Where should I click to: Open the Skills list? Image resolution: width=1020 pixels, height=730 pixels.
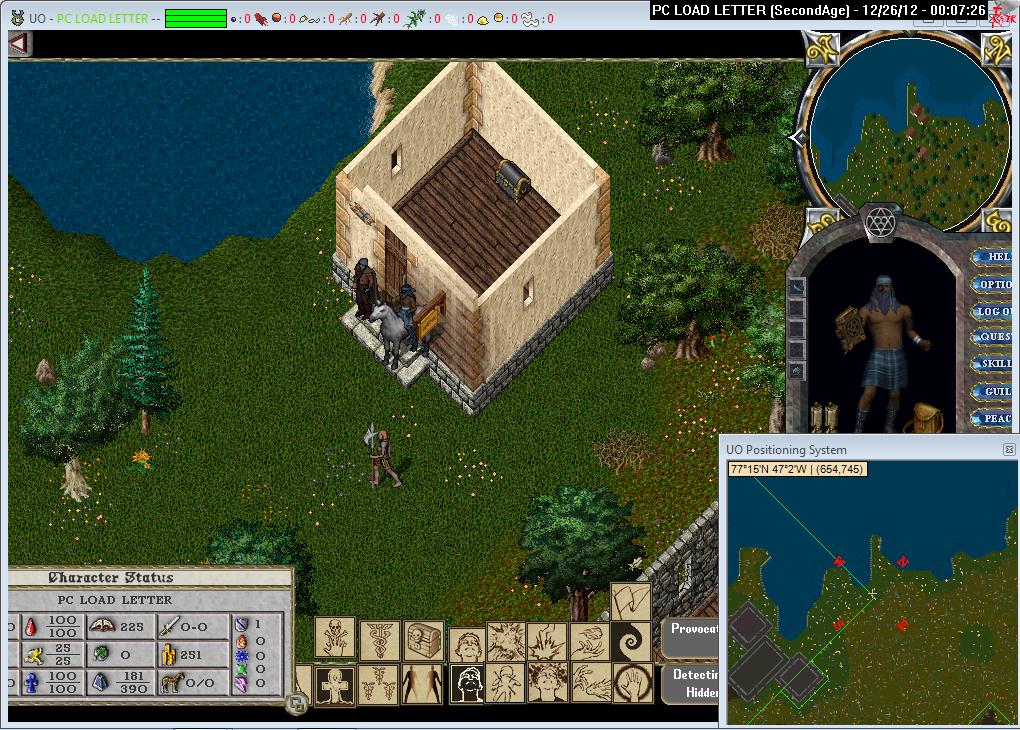pyautogui.click(x=995, y=364)
